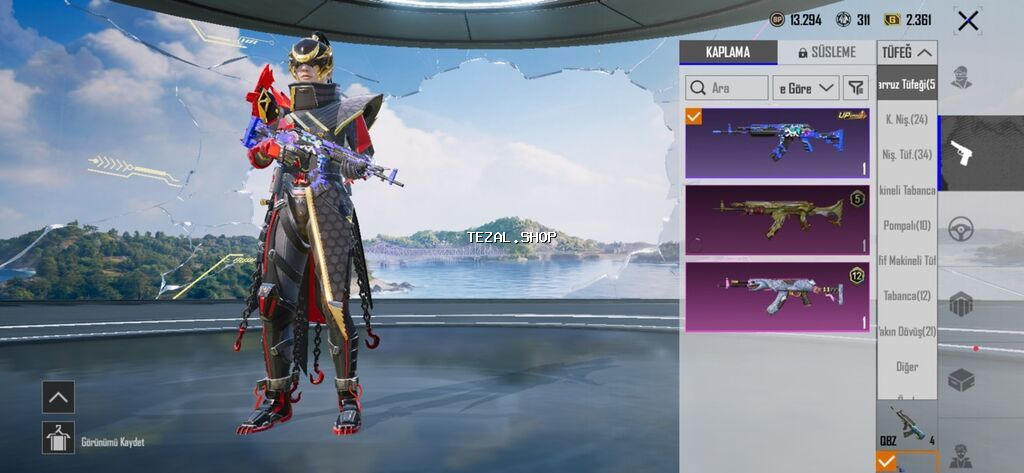
Task: Close the inventory screen with X
Action: tap(967, 20)
